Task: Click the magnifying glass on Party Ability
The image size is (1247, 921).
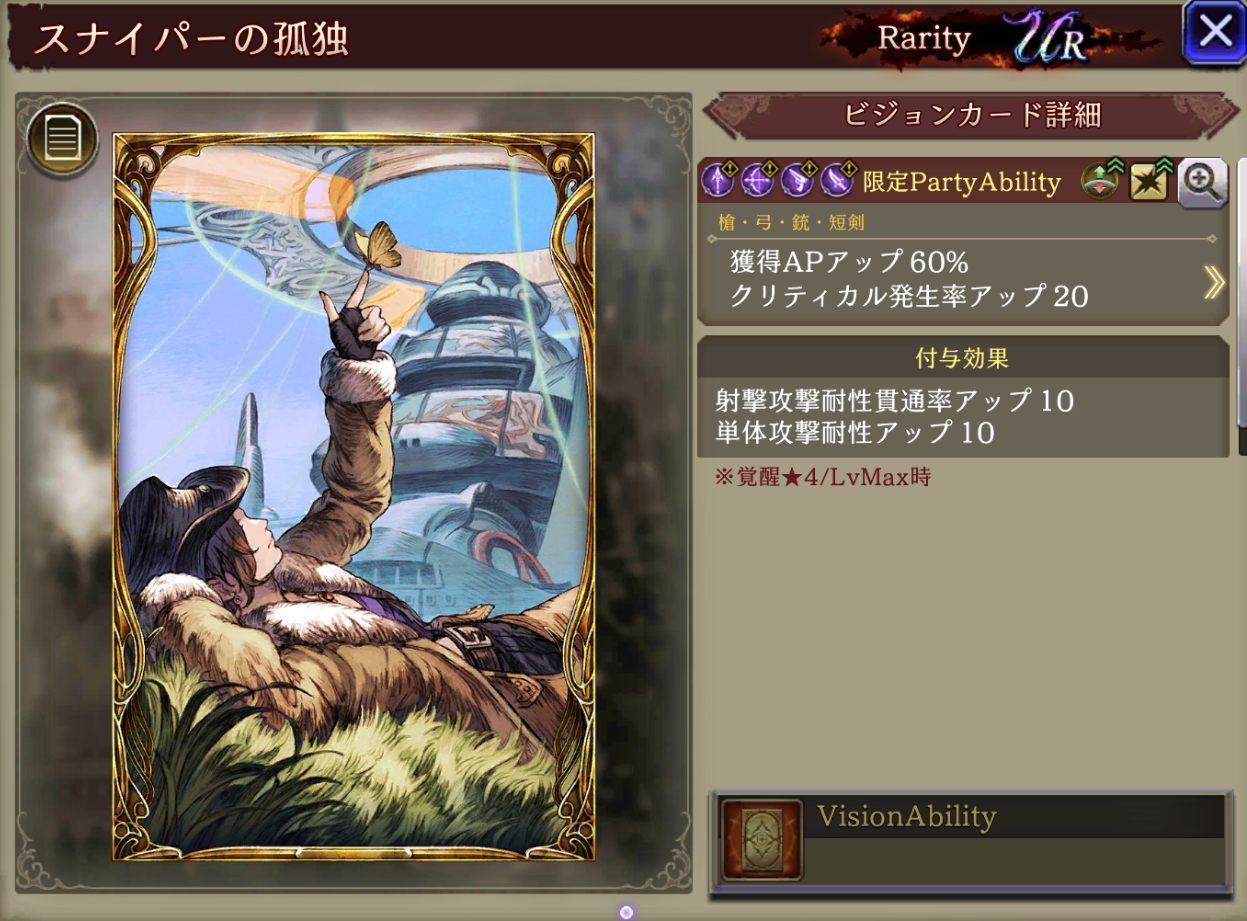Action: 1202,182
